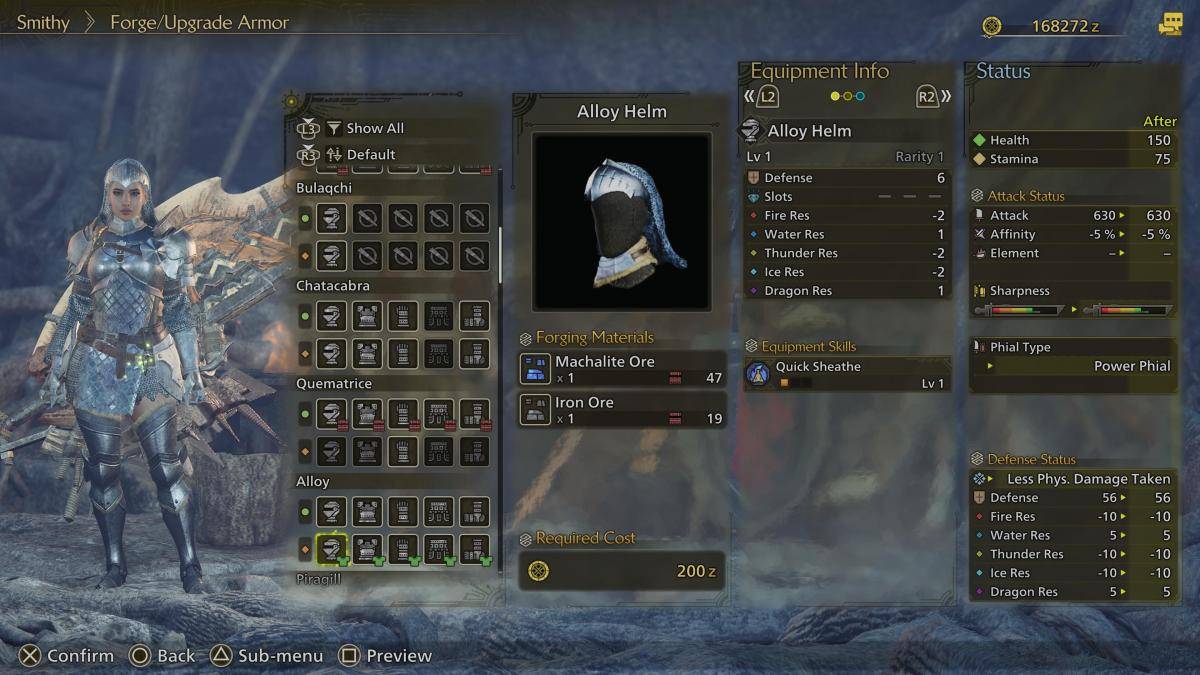Show the next Equipment Info page with right arrow
This screenshot has width=1200, height=675.
coord(933,97)
